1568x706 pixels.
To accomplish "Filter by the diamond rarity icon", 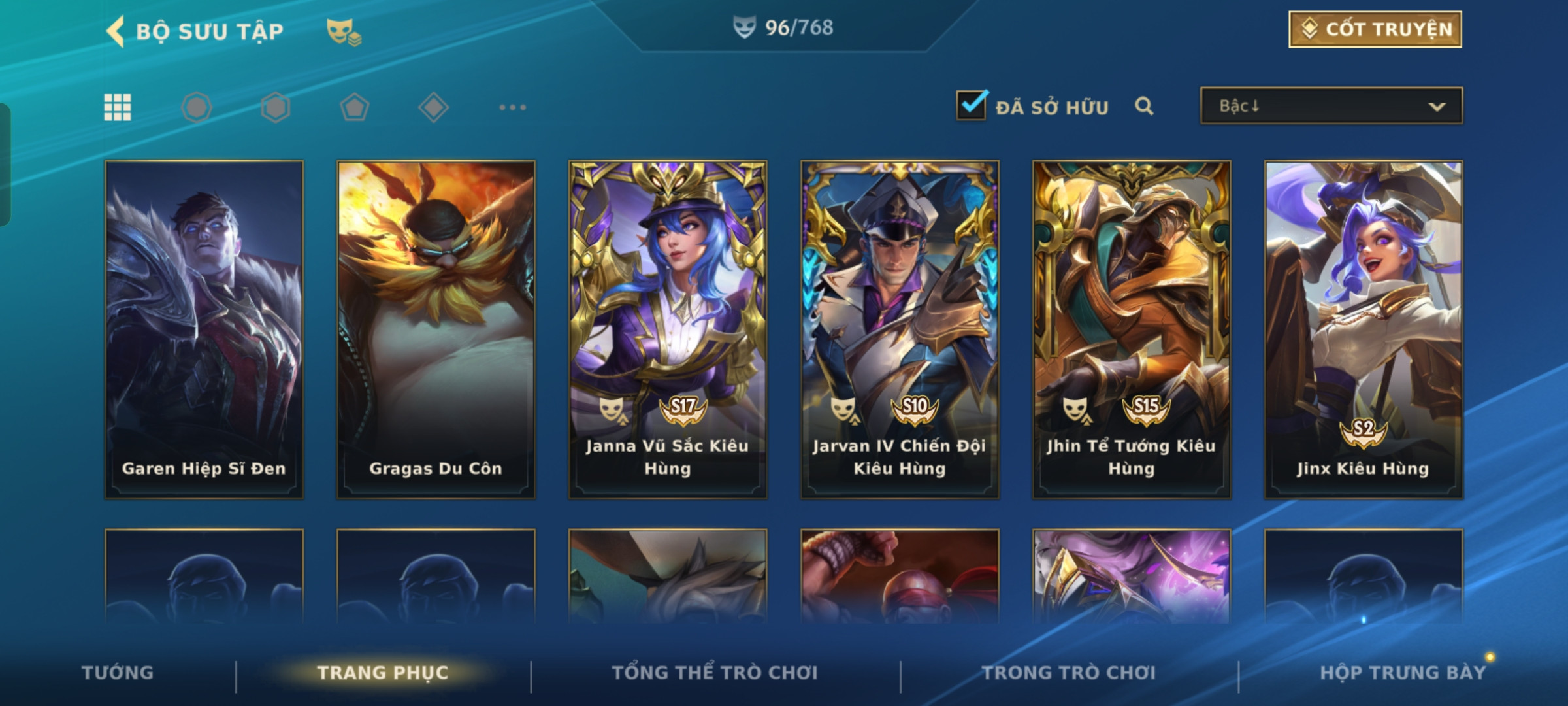I will pos(433,107).
